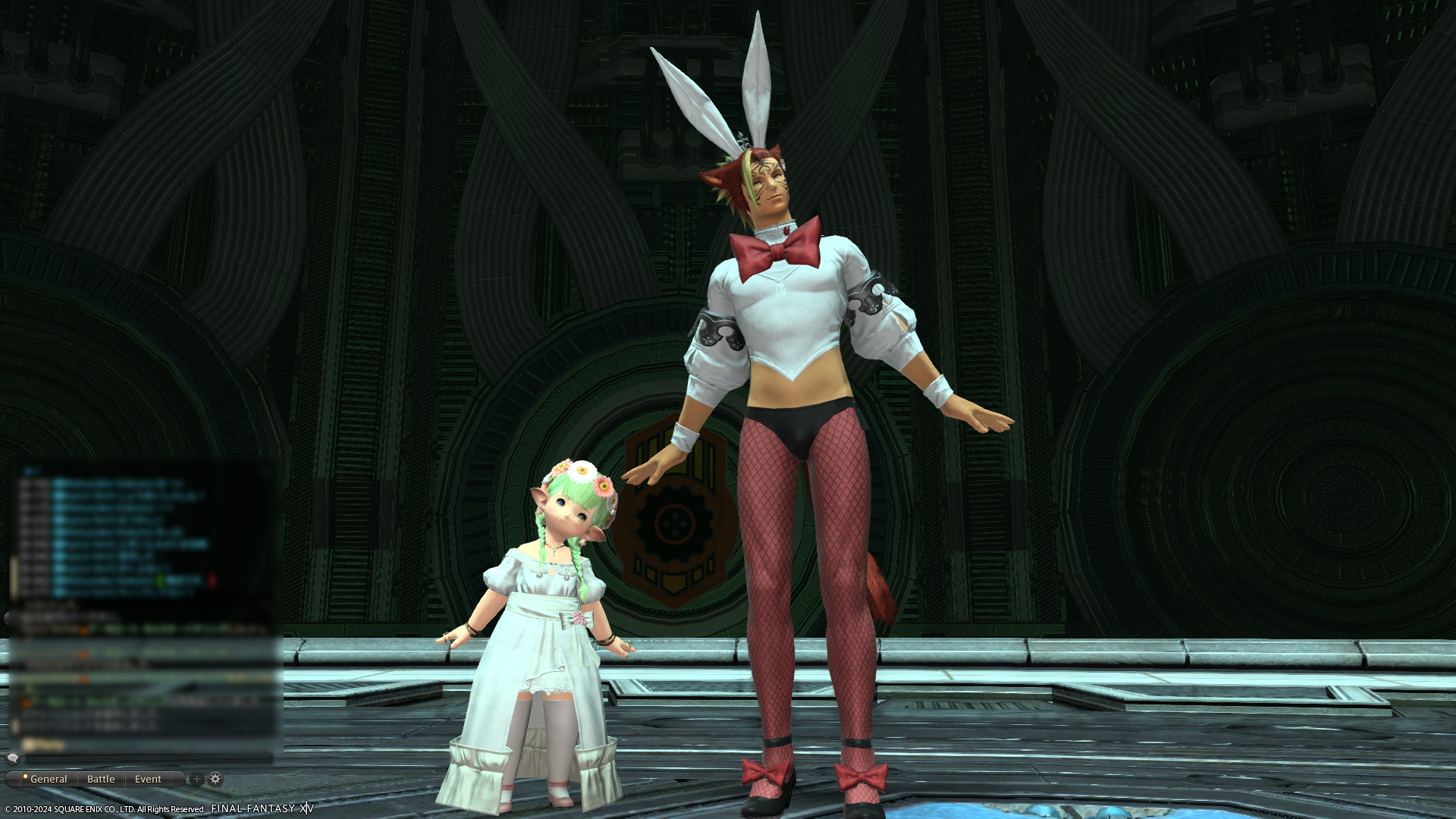The image size is (1456, 819).
Task: Click the speech bubble chat mode icon
Action: point(13,758)
